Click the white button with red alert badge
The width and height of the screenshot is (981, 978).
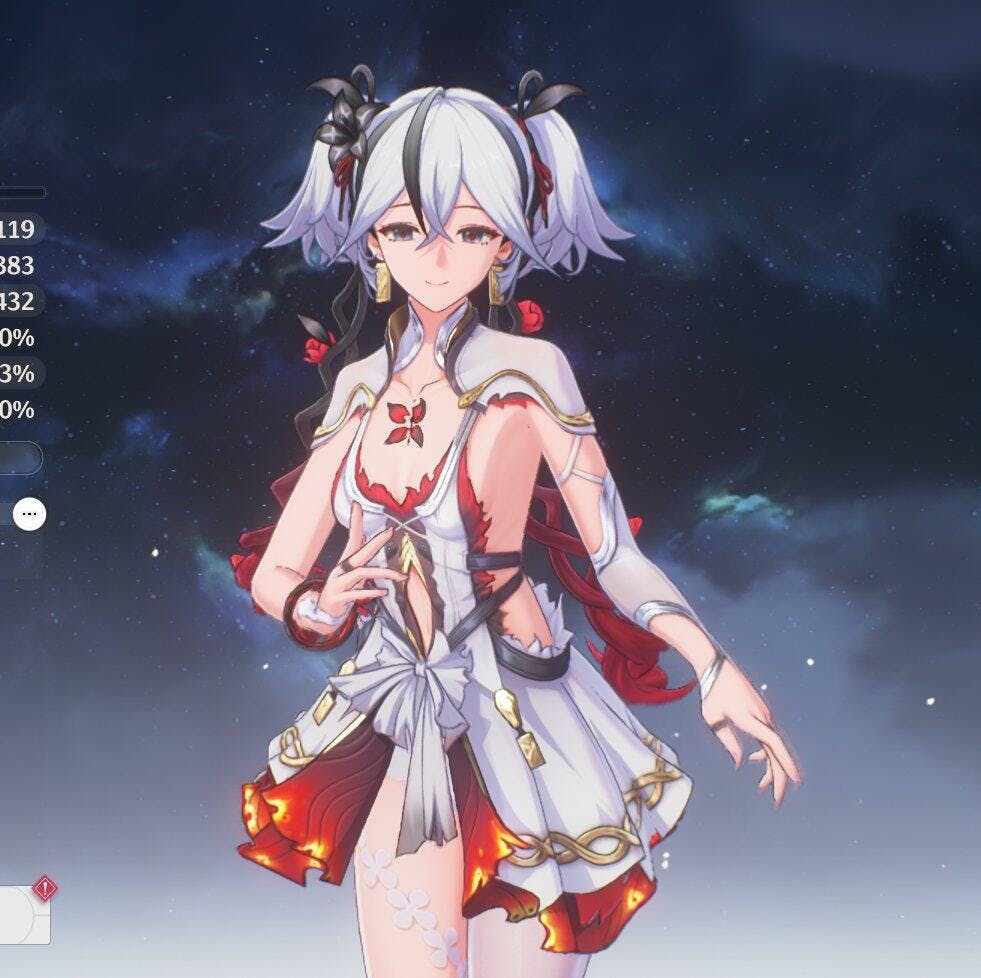(x=22, y=914)
